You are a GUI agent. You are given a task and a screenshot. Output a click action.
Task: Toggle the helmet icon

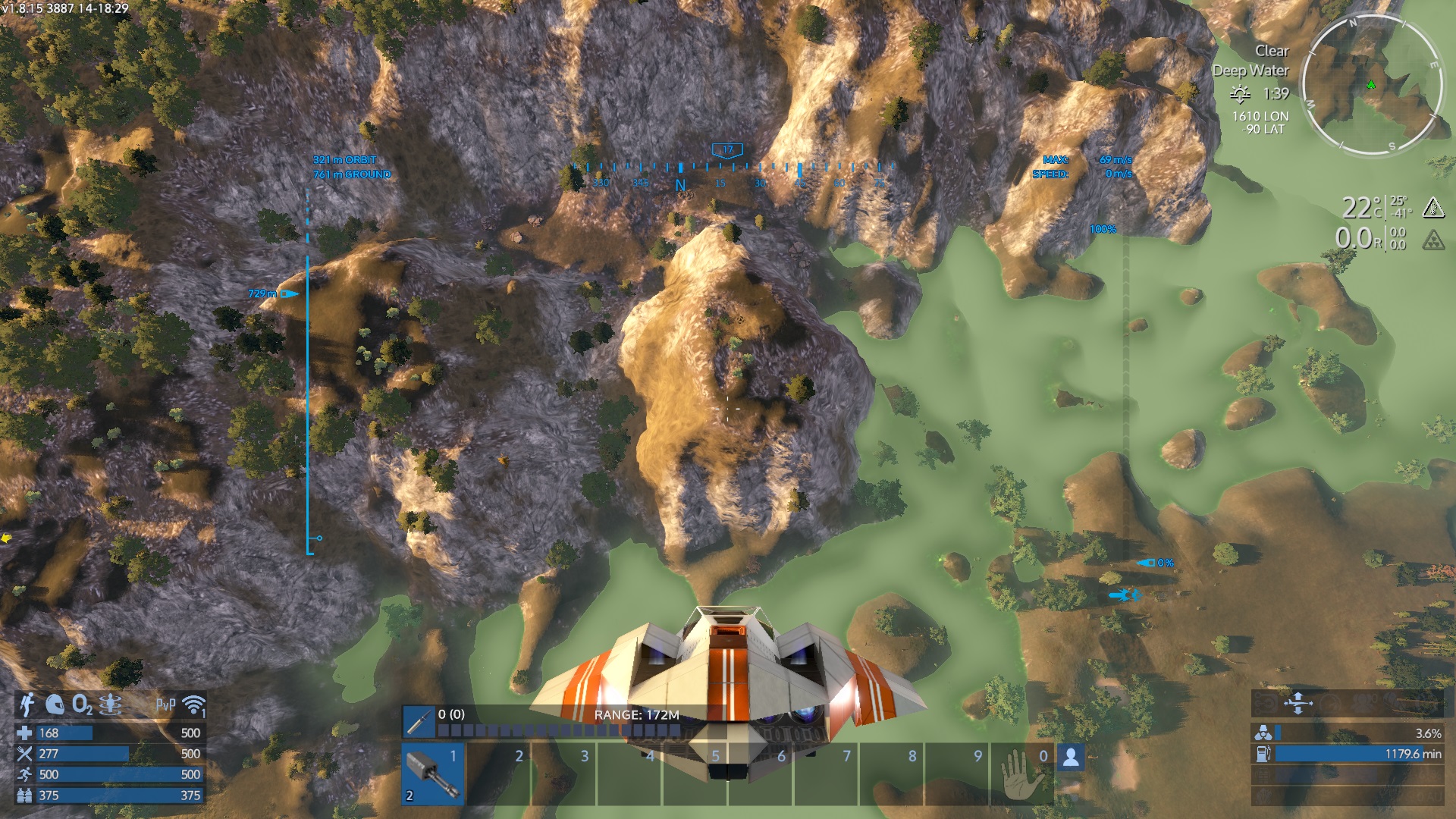coord(54,704)
